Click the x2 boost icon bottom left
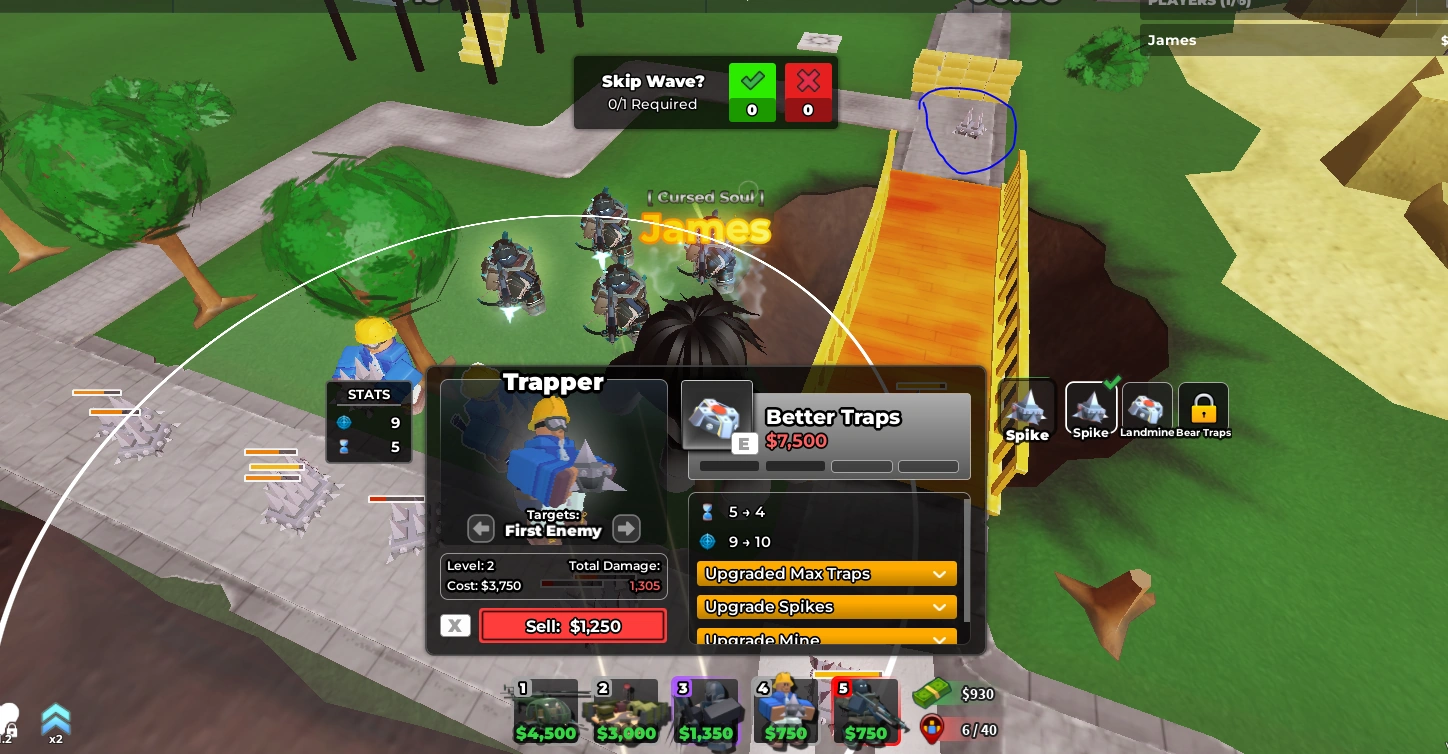Screen dimensions: 1448x754 pos(55,720)
